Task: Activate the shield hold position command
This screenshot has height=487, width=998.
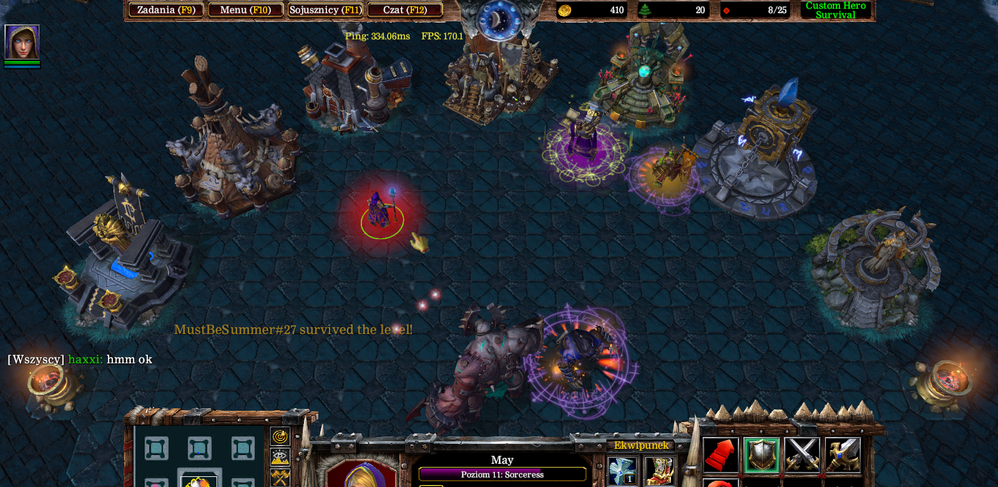Action: click(761, 455)
